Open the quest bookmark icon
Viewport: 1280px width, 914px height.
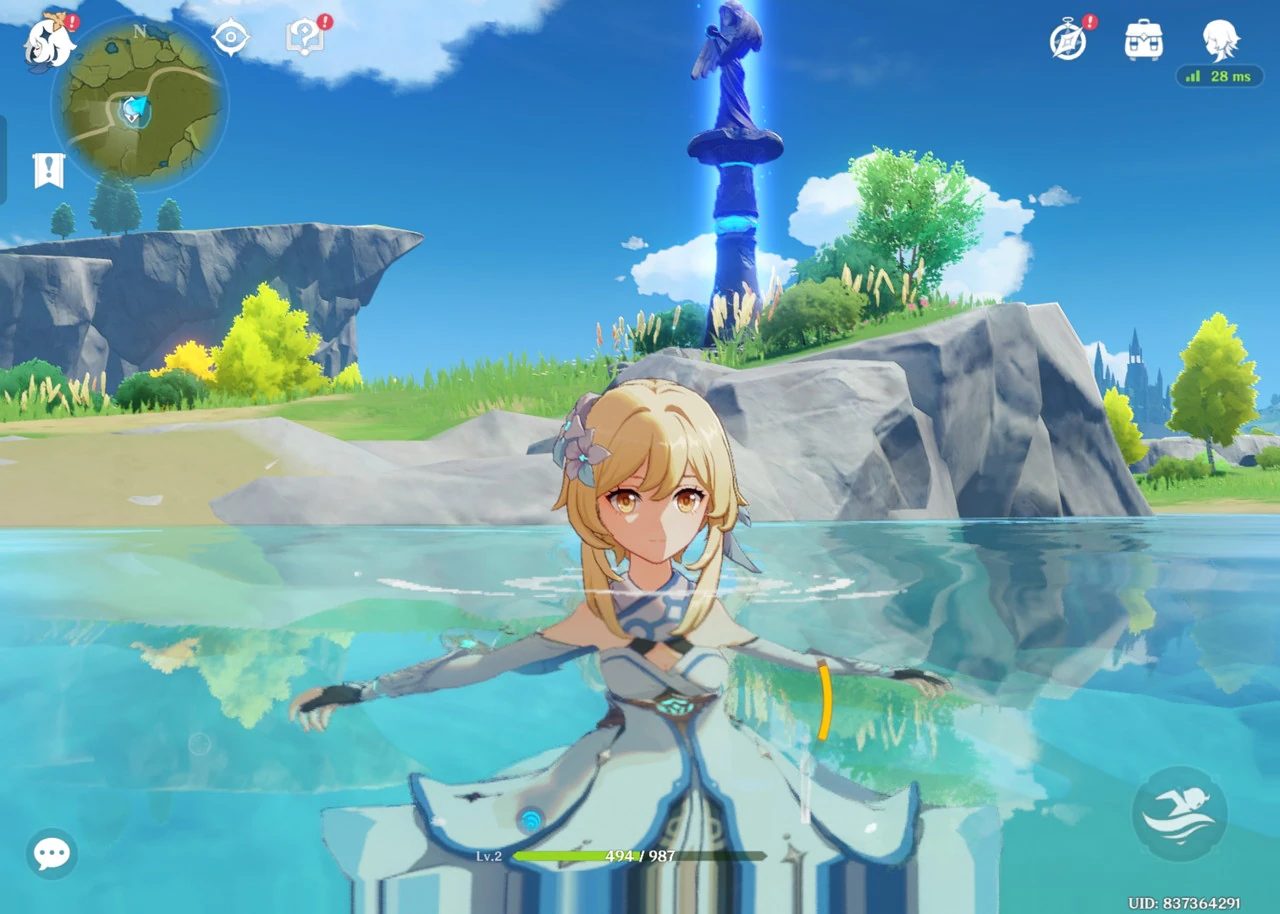pos(48,170)
